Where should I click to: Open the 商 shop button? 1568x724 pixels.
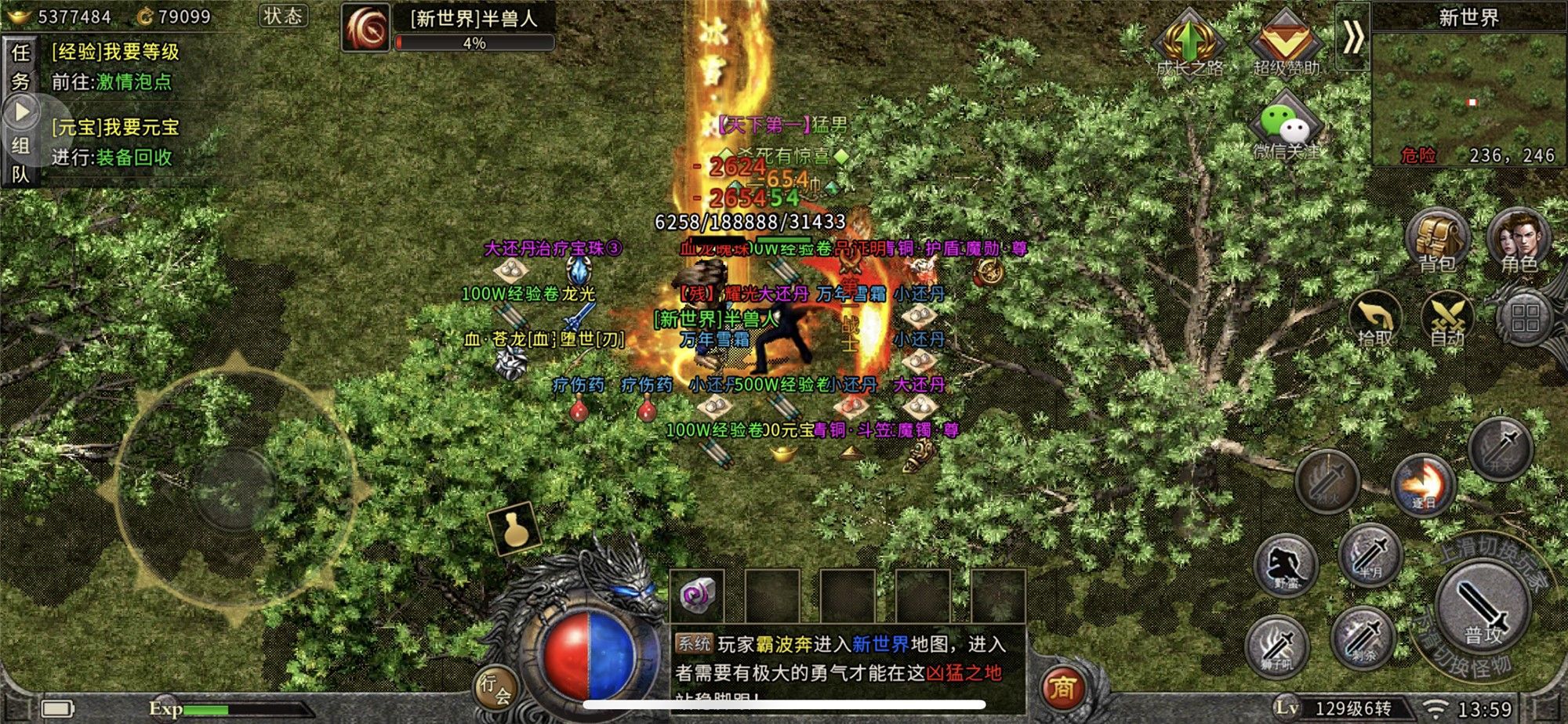pyautogui.click(x=1062, y=688)
